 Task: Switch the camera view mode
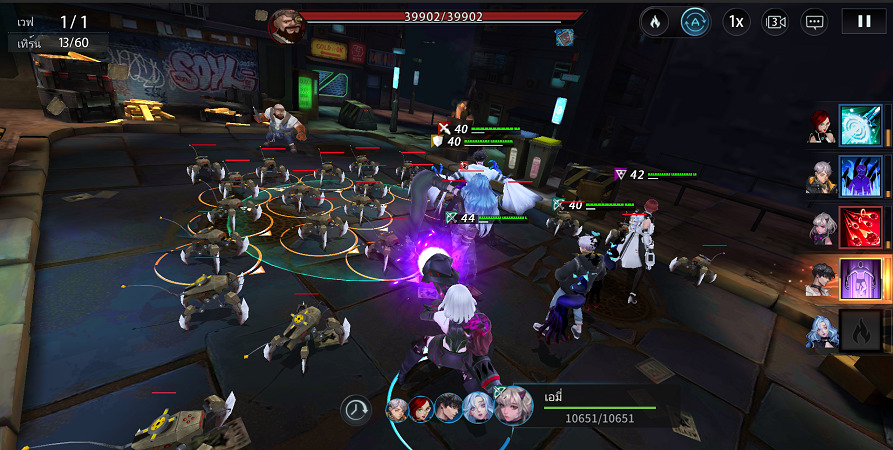(x=775, y=21)
